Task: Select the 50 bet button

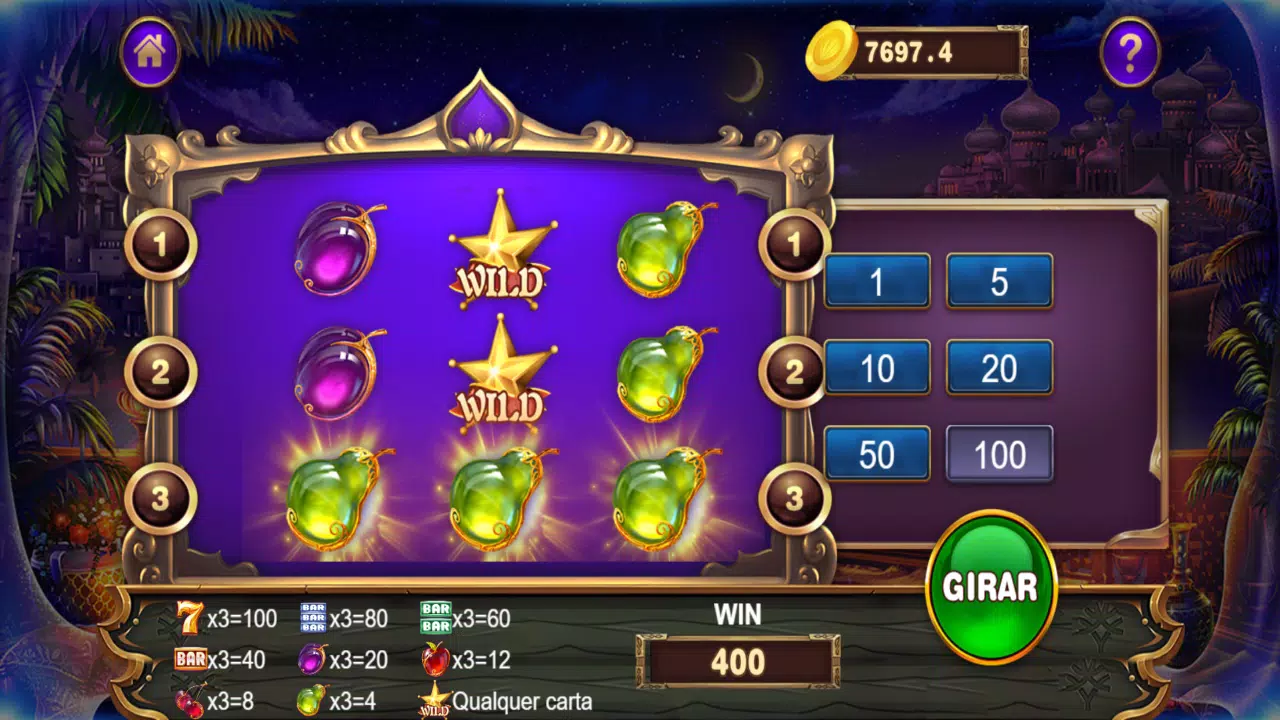Action: [x=877, y=453]
